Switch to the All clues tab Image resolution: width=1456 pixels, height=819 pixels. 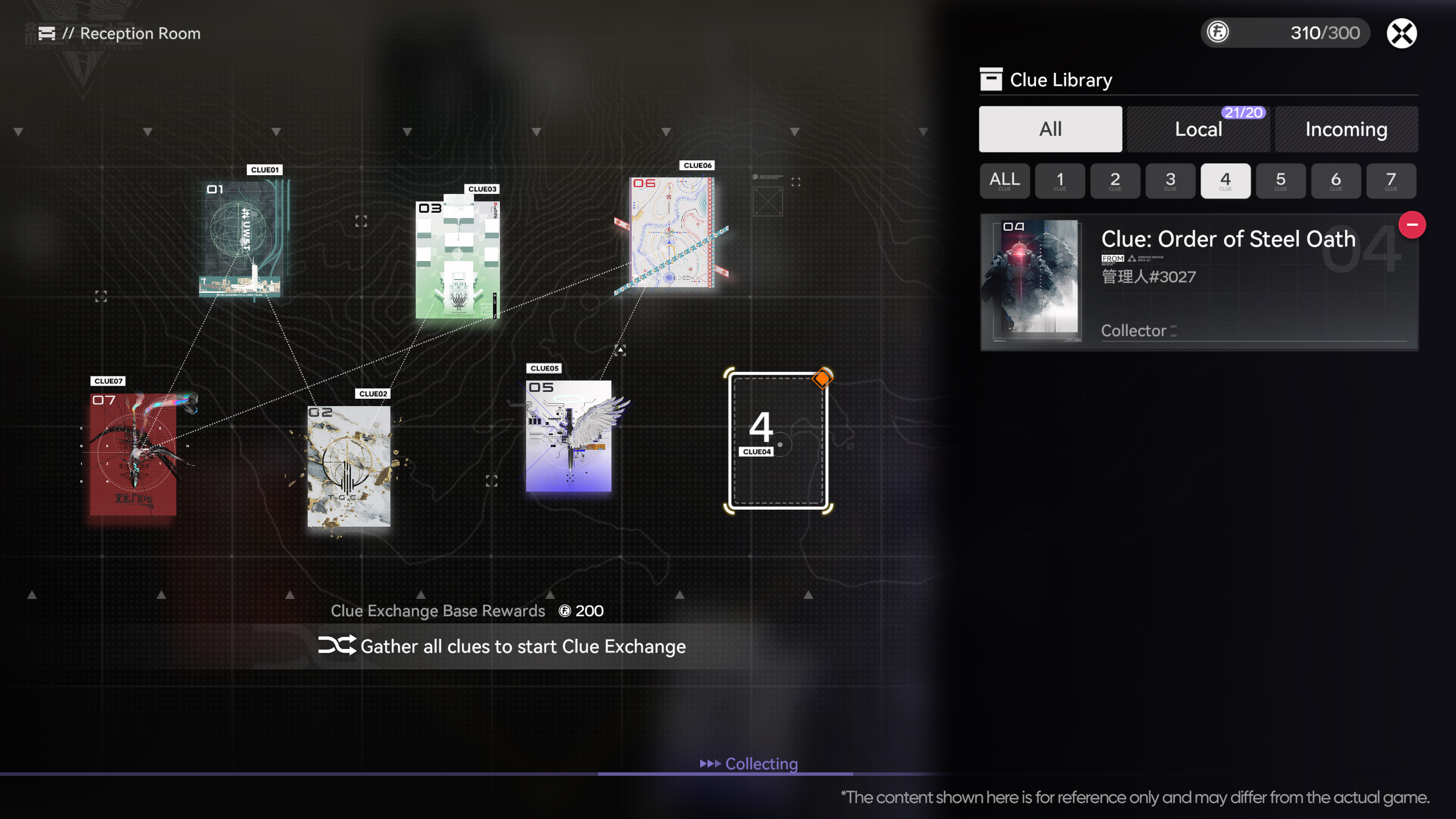point(1050,129)
